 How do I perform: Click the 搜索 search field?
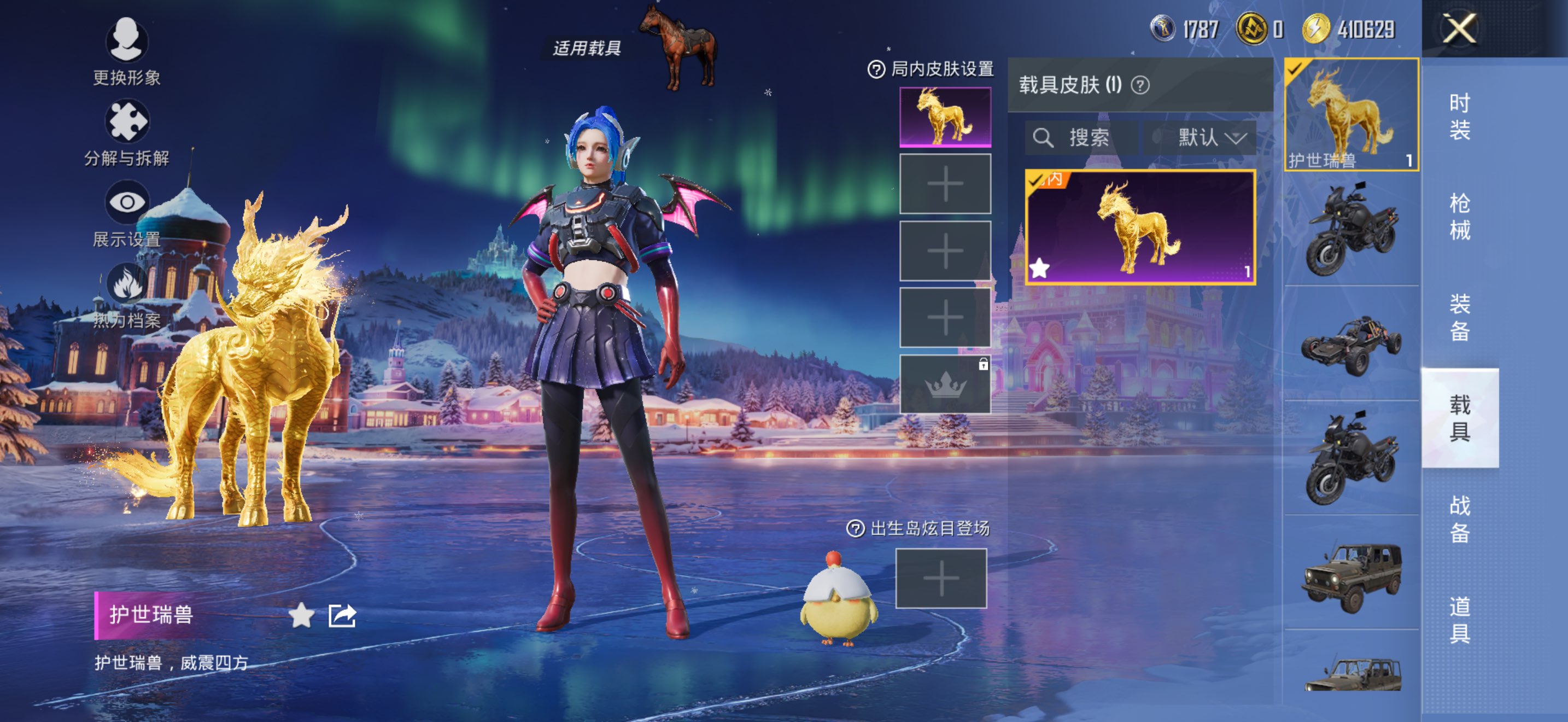point(1081,138)
